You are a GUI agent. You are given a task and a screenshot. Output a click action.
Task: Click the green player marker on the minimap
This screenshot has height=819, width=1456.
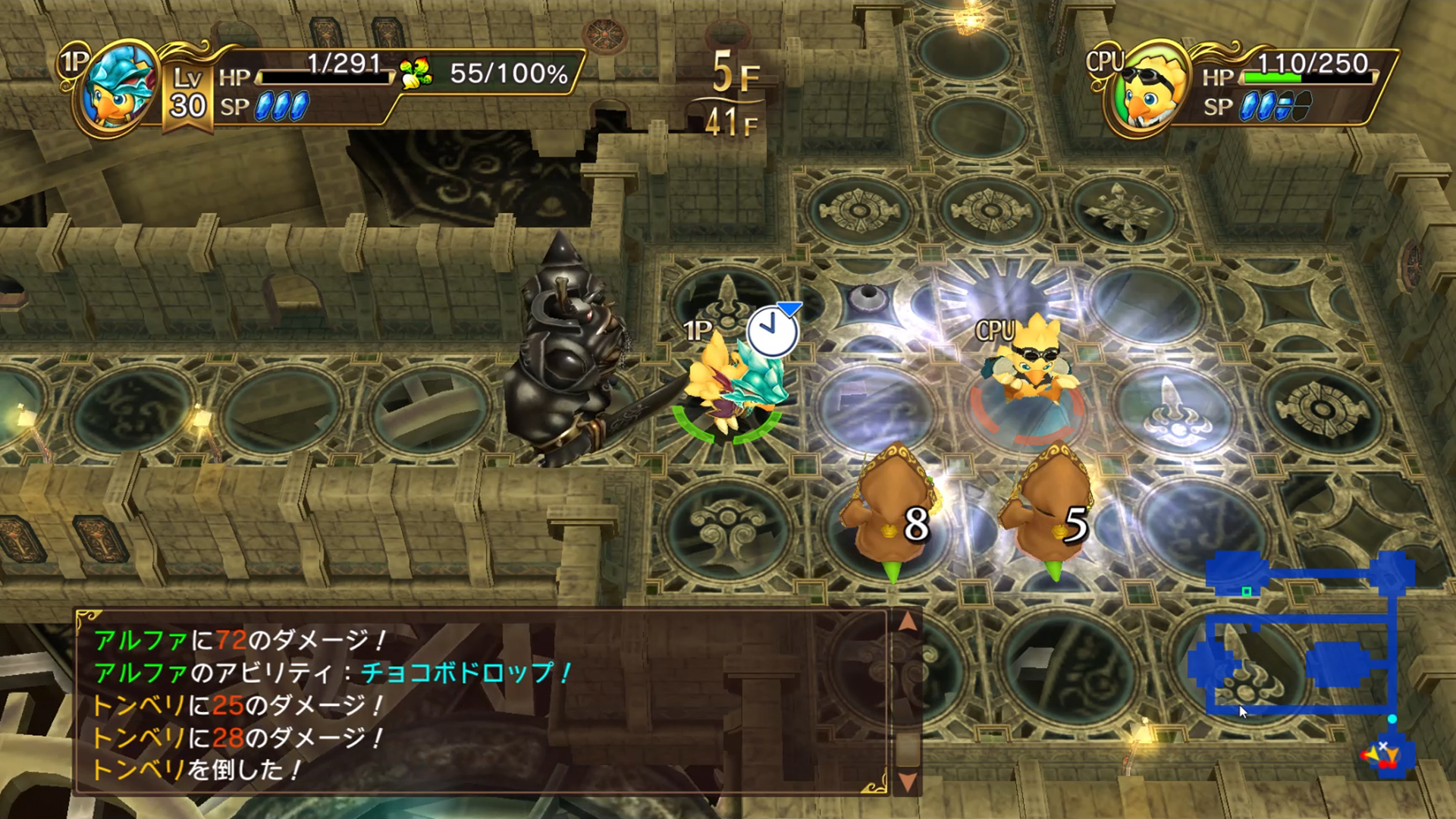click(1246, 591)
